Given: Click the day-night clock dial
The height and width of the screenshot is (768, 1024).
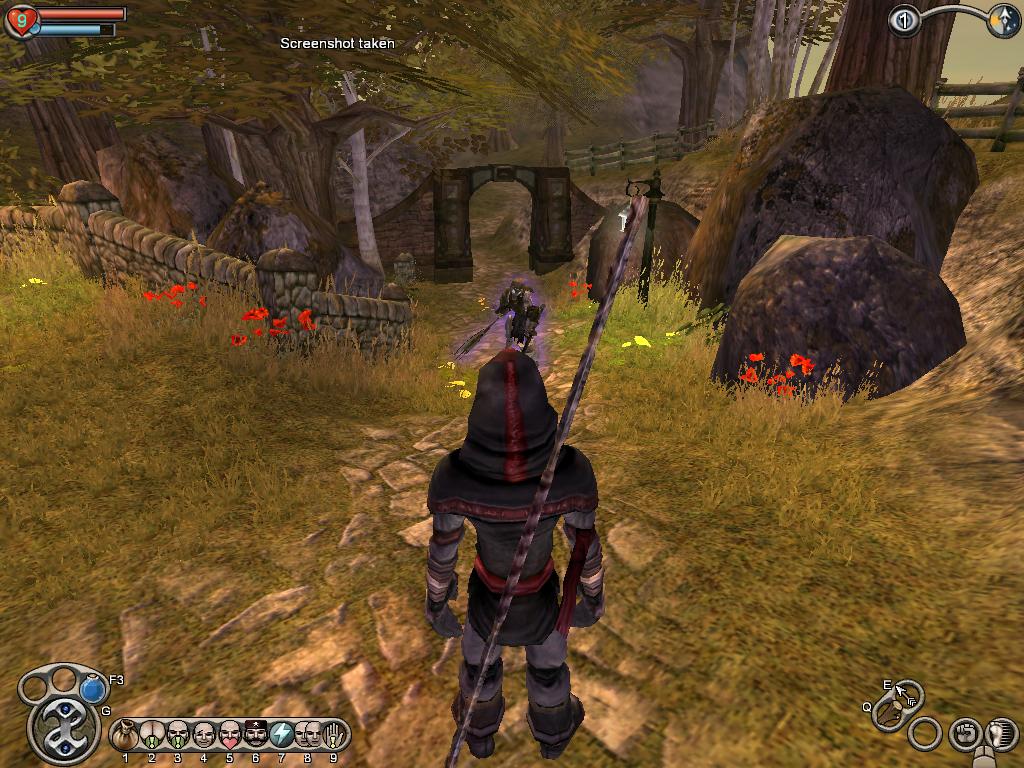Looking at the screenshot, I should pos(1003,22).
